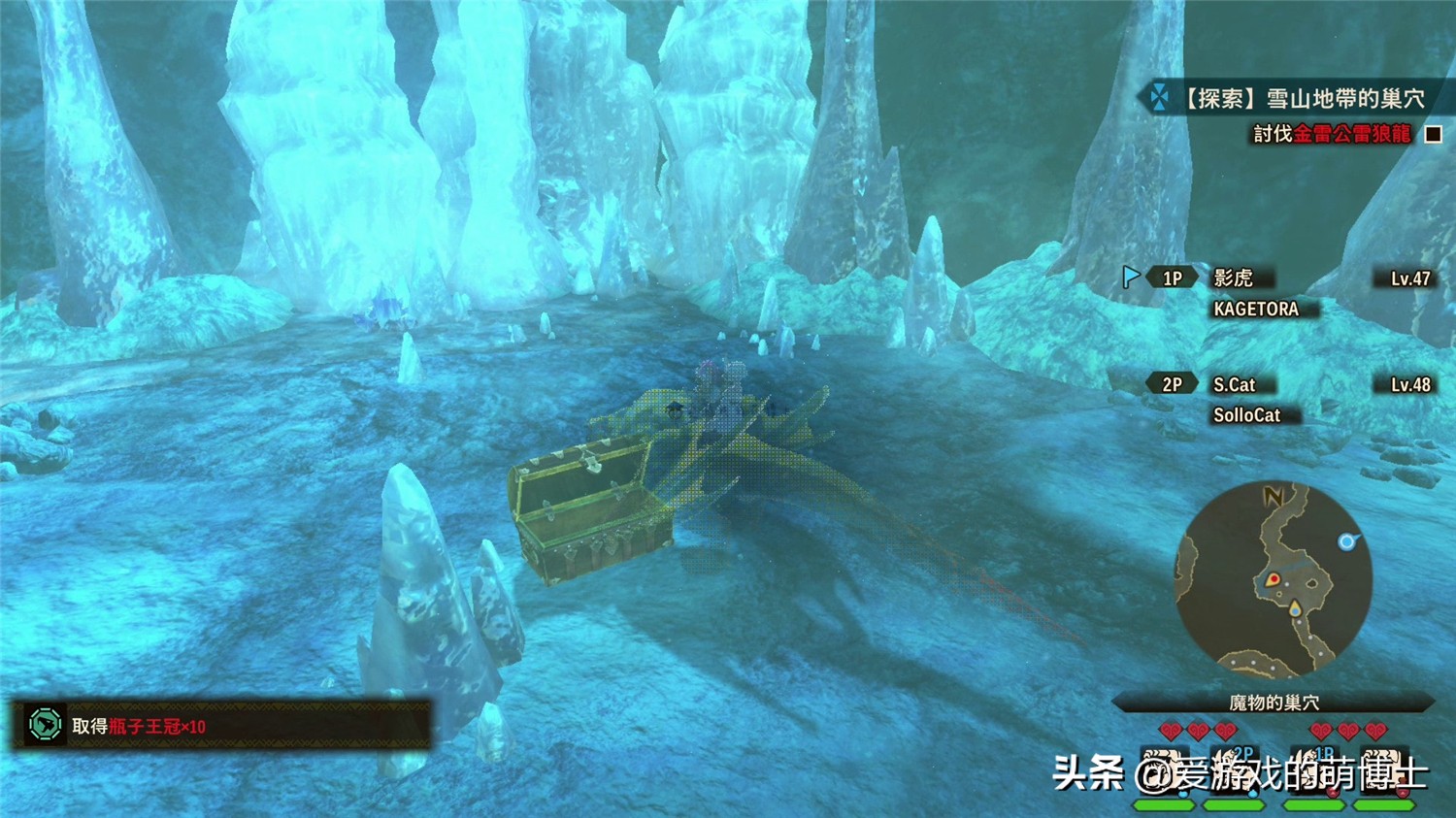This screenshot has width=1456, height=818.
Task: Select the KAGETORA monstie name tag
Action: pyautogui.click(x=1256, y=309)
